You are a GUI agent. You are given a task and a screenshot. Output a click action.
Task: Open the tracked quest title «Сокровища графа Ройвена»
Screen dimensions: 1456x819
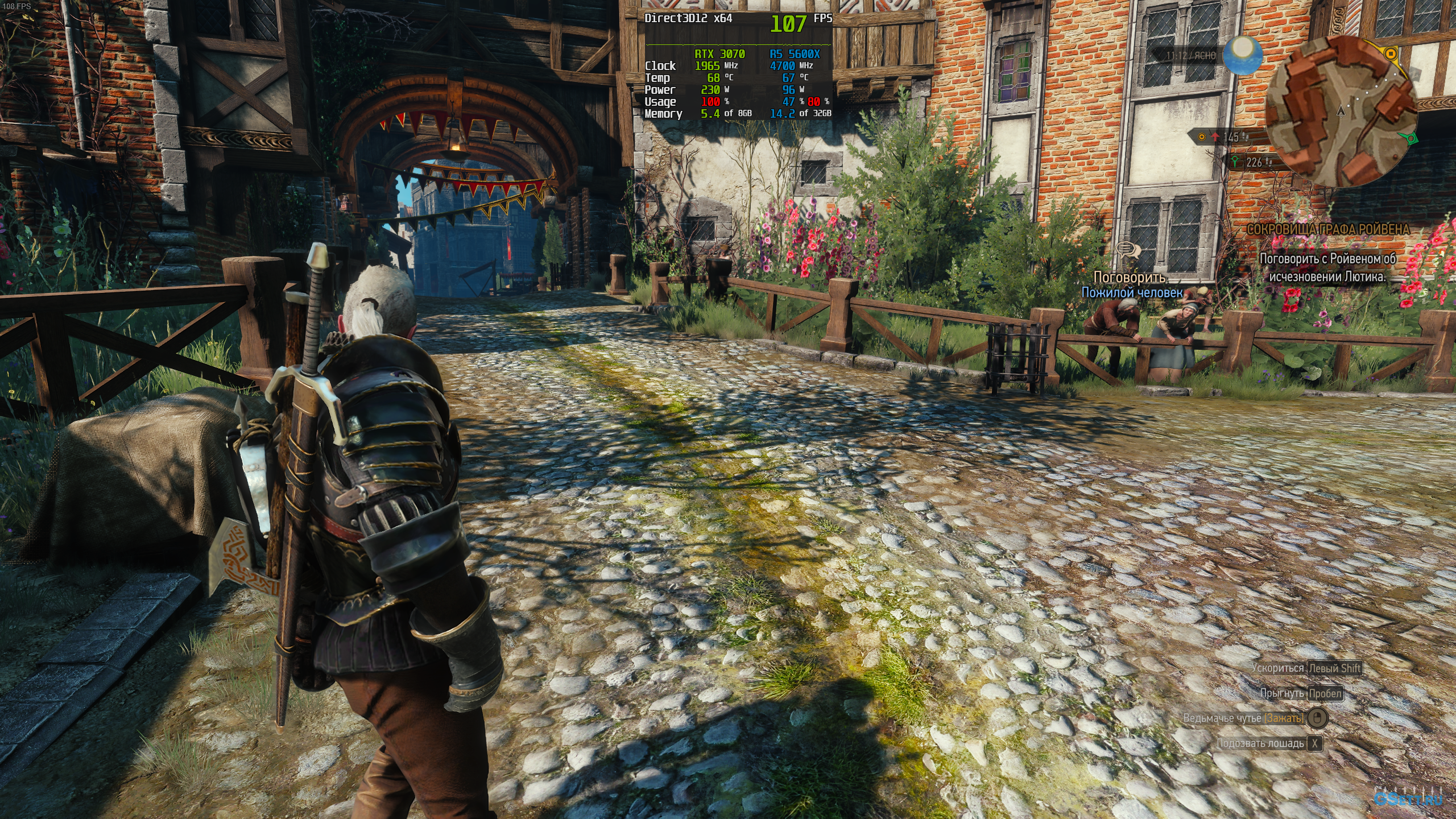(x=1327, y=229)
